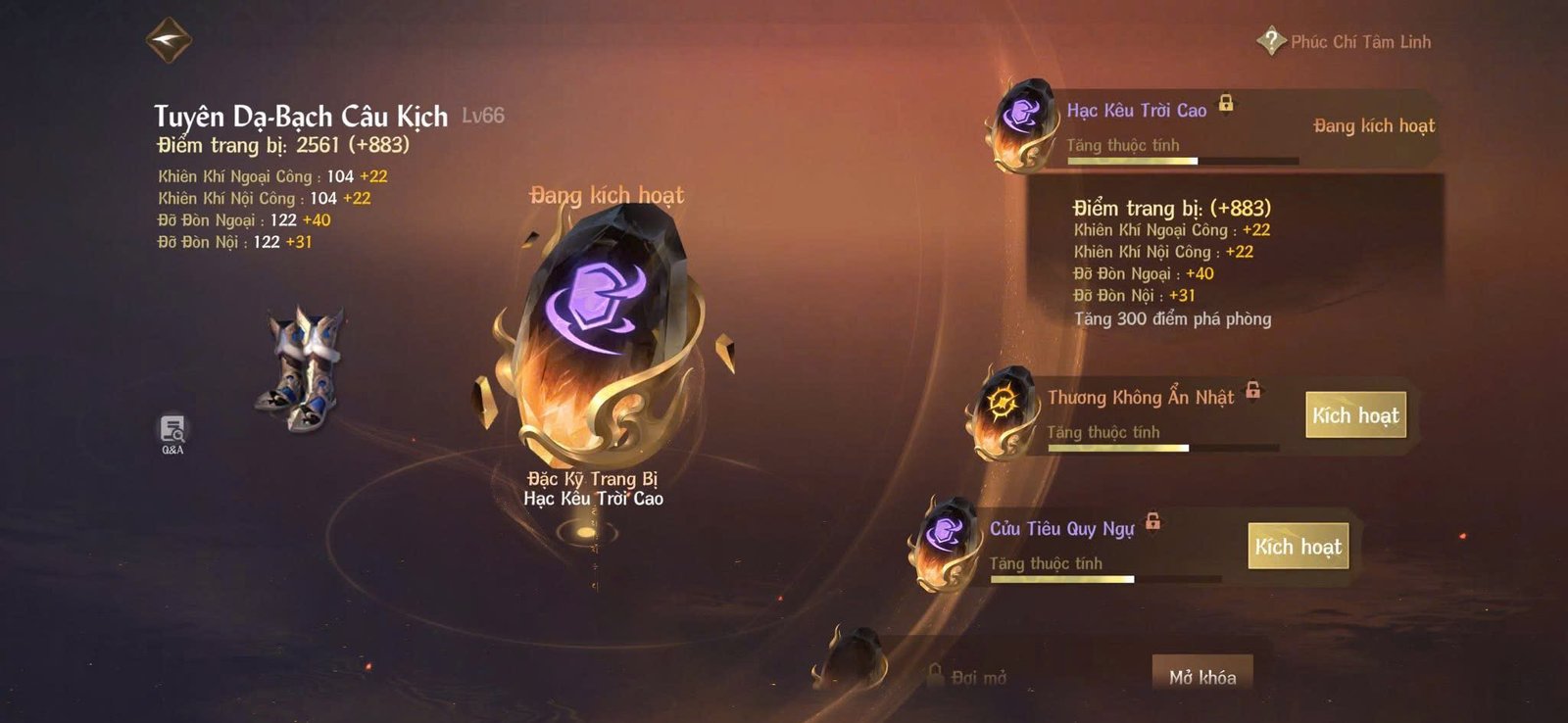Open the Đang kích hoạt status entry
1568x723 pixels.
pos(1374,125)
